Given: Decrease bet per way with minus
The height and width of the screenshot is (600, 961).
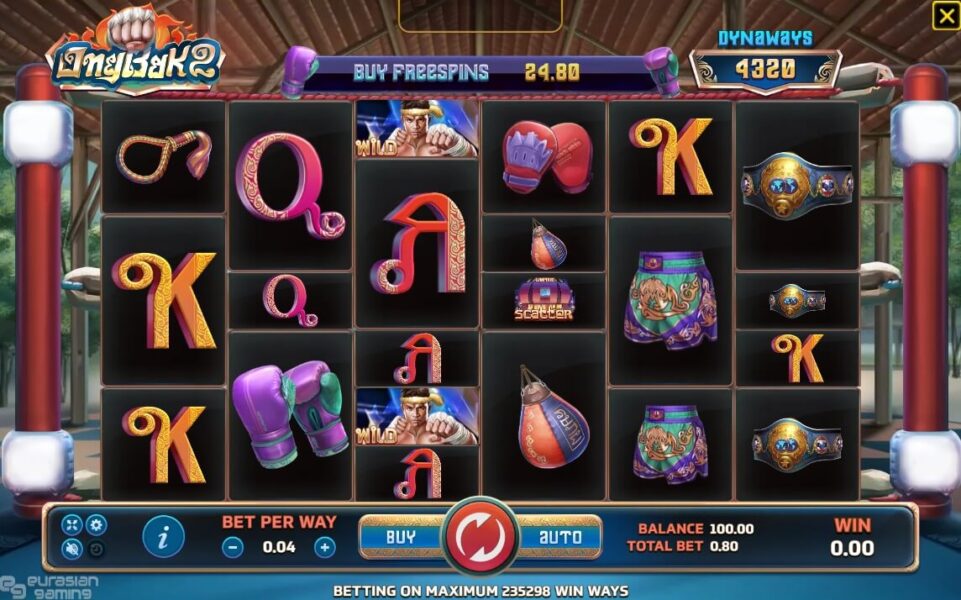Looking at the screenshot, I should (x=232, y=547).
